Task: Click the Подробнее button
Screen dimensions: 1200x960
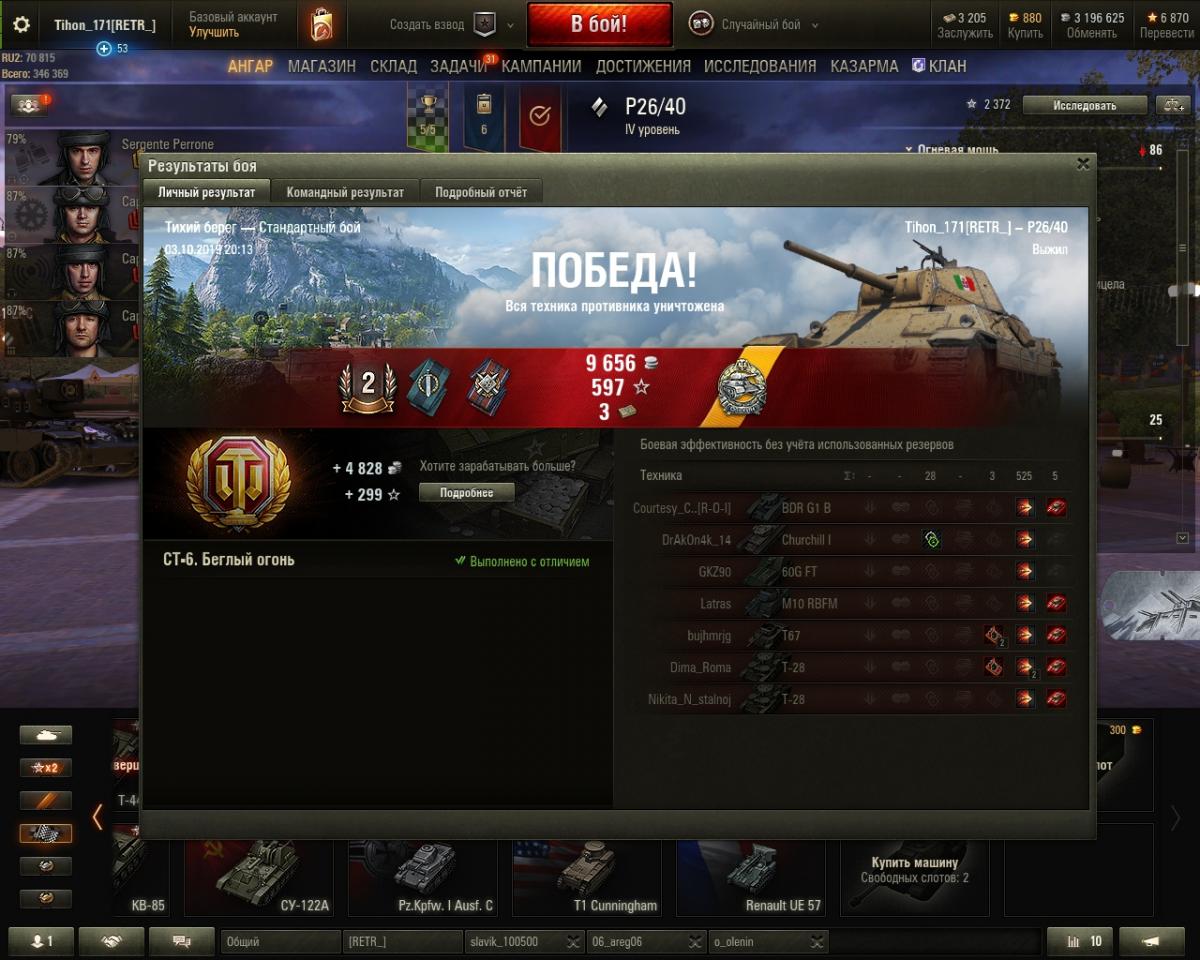Action: click(x=466, y=493)
